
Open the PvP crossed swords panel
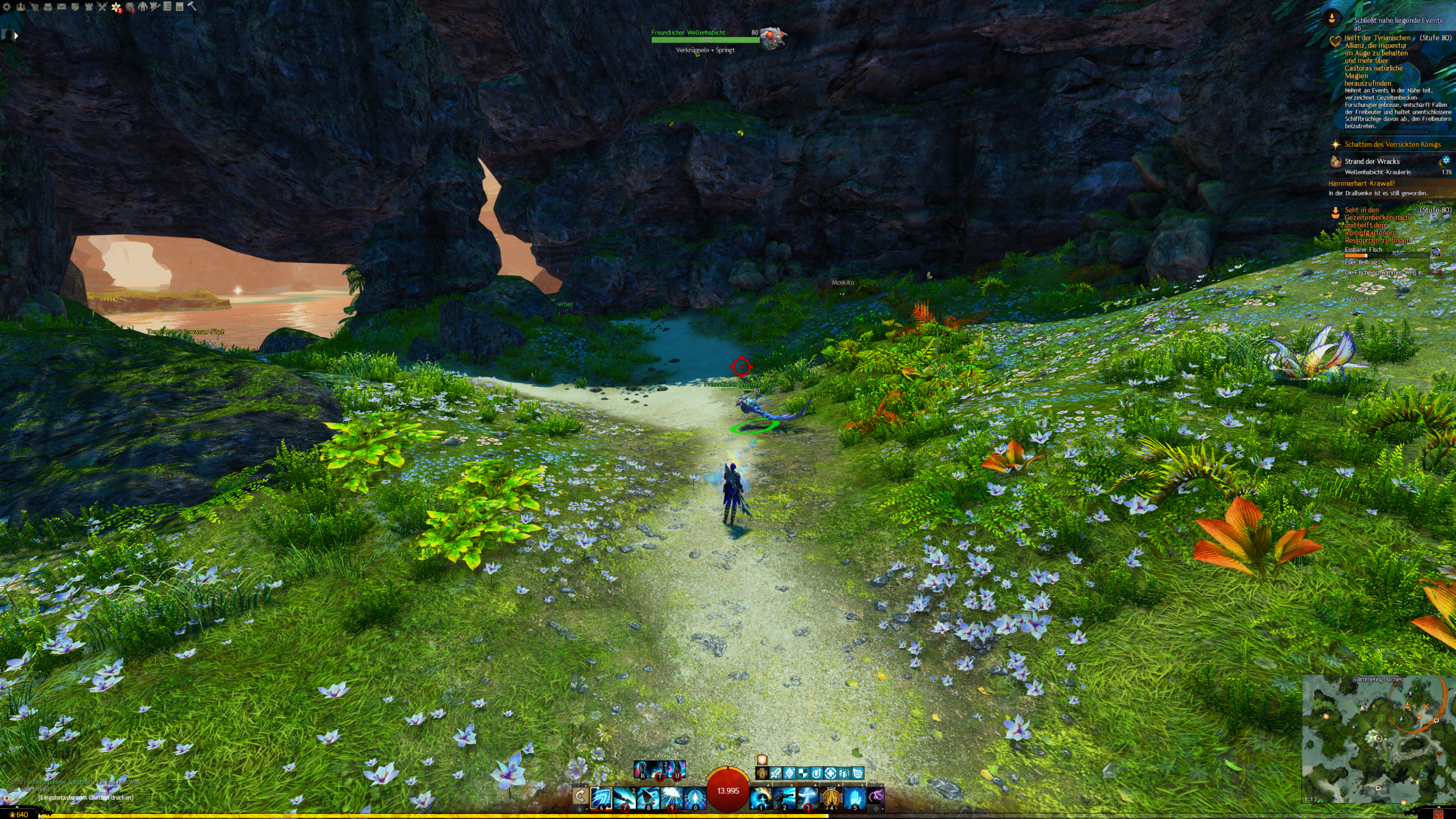pos(102,7)
